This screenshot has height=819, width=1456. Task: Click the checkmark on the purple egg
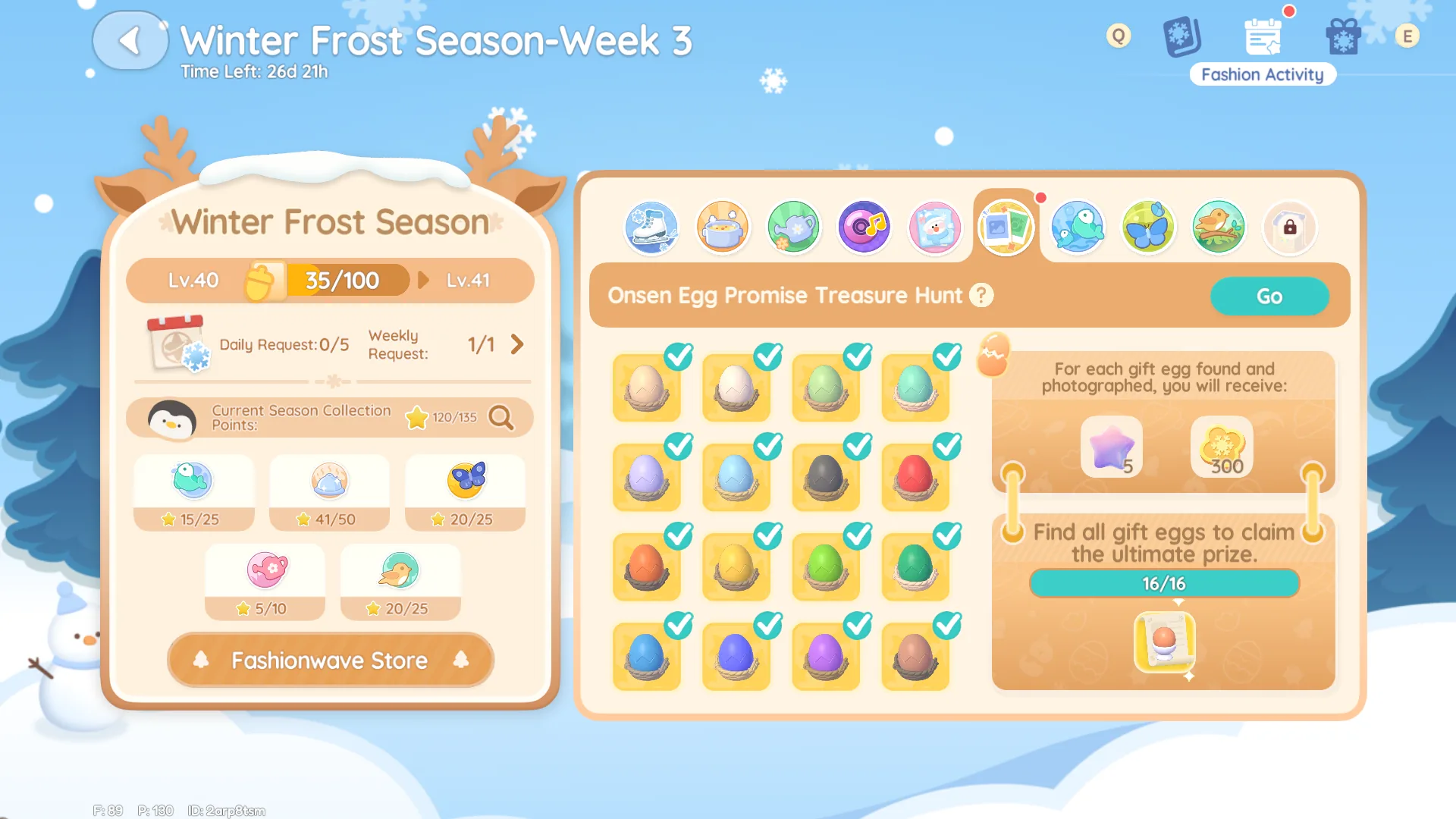(x=855, y=626)
